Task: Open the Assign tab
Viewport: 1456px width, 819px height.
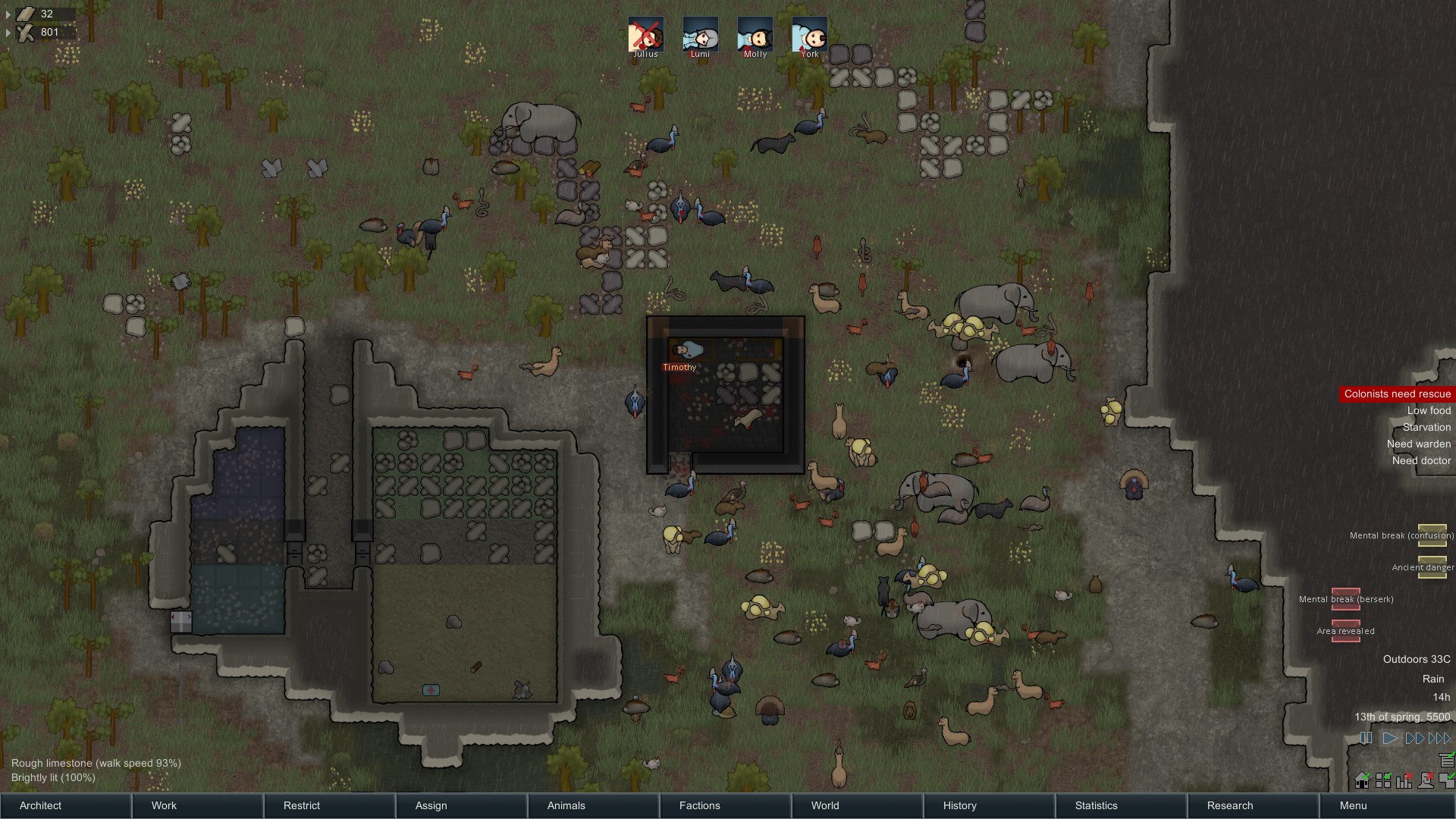Action: 431,805
